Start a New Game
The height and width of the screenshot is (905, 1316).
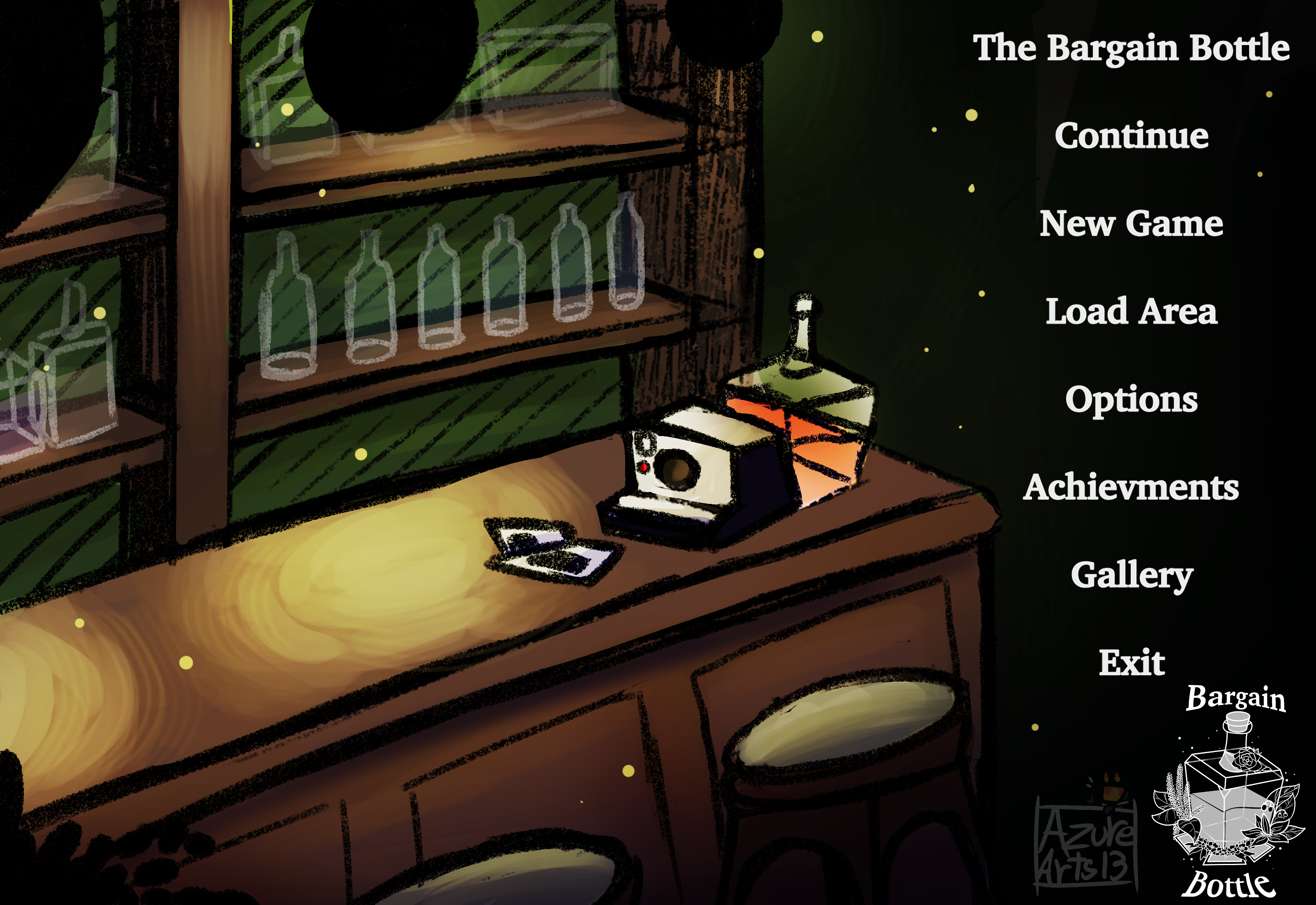pyautogui.click(x=1131, y=223)
